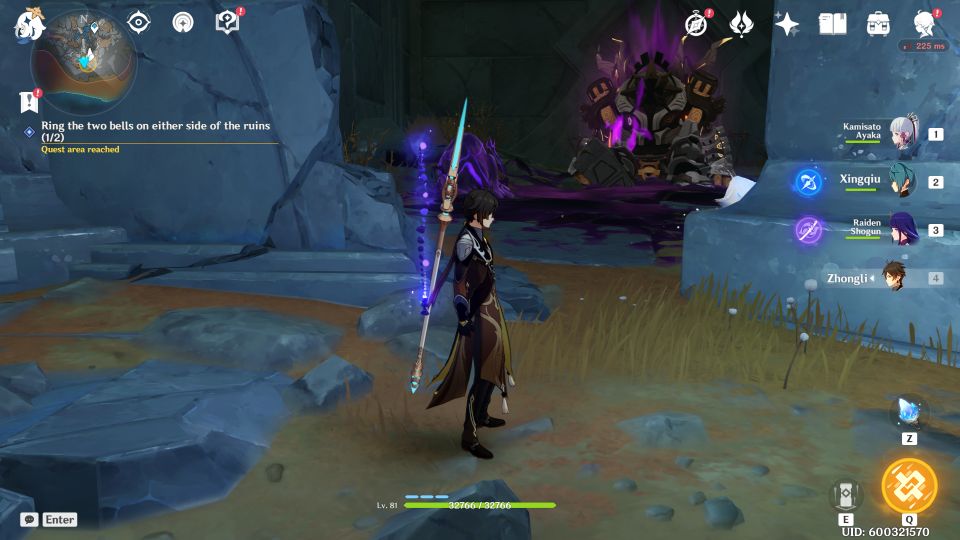The height and width of the screenshot is (540, 960).
Task: Open the quest book with alert
Action: (x=227, y=22)
